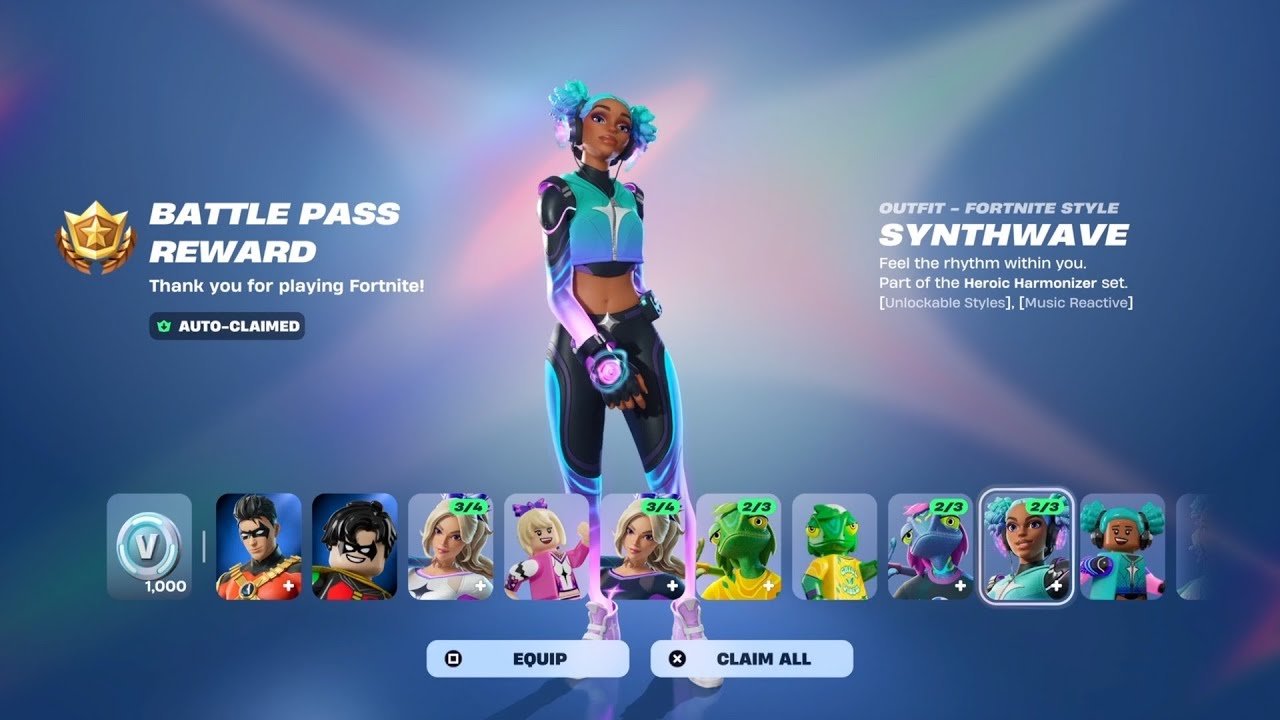Image resolution: width=1280 pixels, height=720 pixels.
Task: Click the plus icon on the Synthwave thumbnail
Action: (x=1055, y=585)
